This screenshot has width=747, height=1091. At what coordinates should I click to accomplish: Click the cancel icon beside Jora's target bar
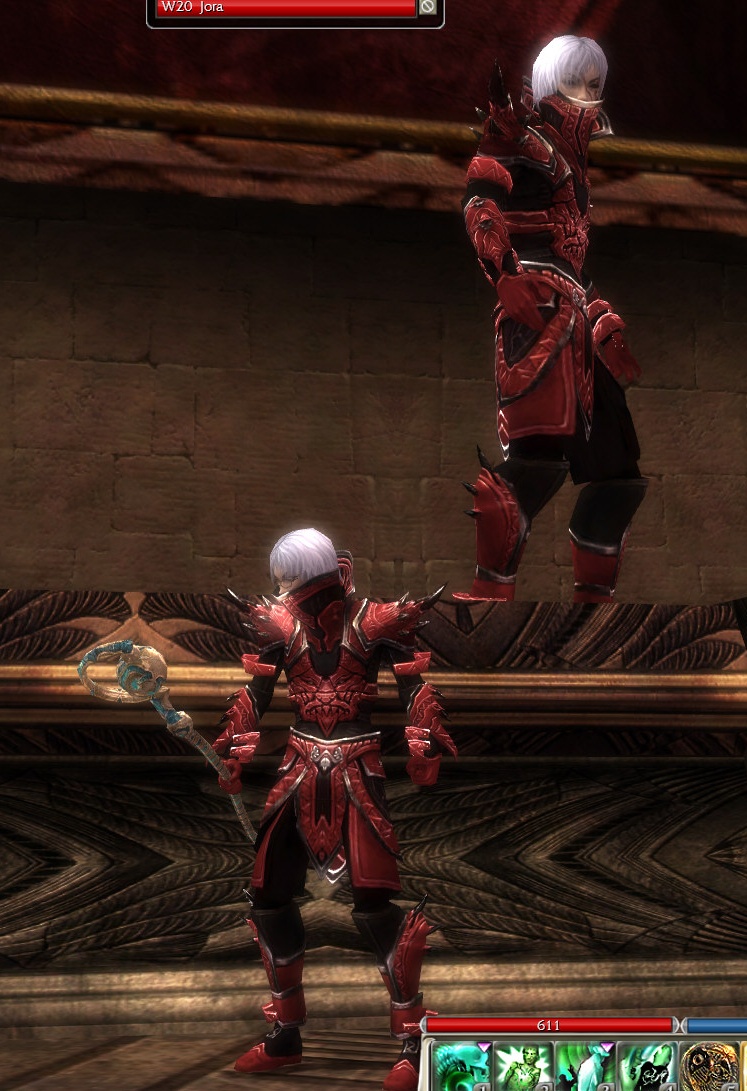point(428,7)
